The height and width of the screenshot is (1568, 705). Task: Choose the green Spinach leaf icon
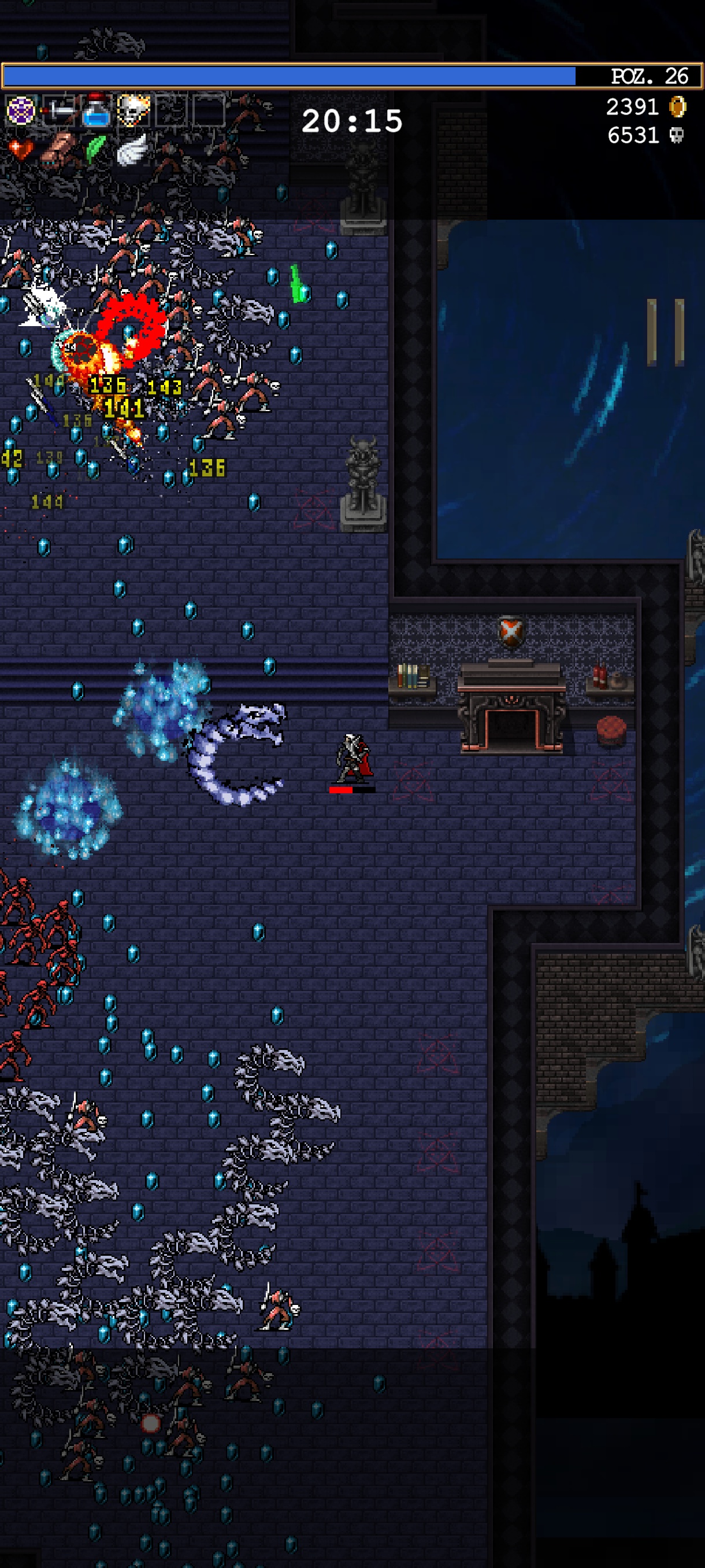pos(95,149)
